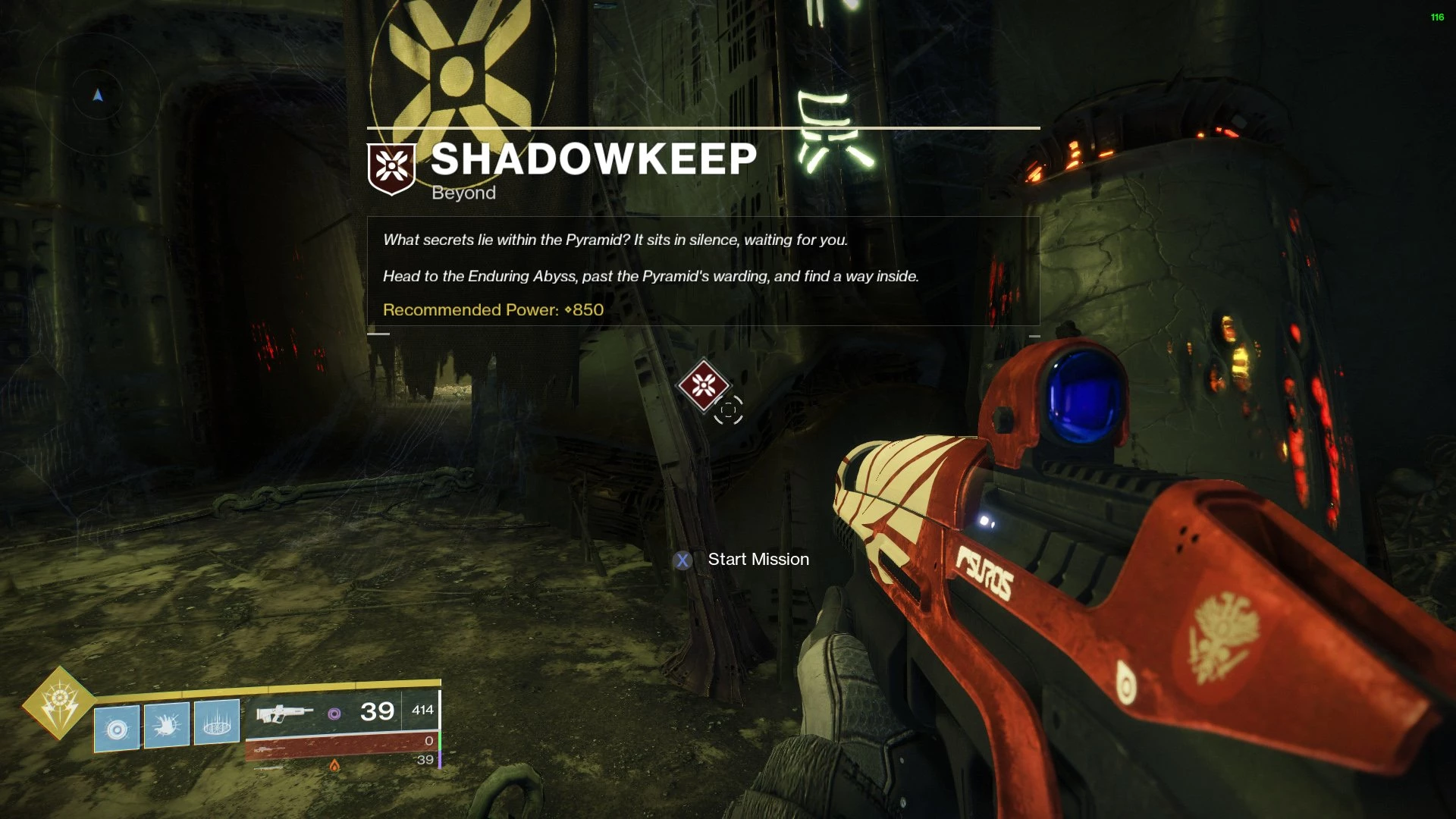This screenshot has height=819, width=1456.
Task: Select the equipped auto rifle weapon icon
Action: pyautogui.click(x=284, y=713)
